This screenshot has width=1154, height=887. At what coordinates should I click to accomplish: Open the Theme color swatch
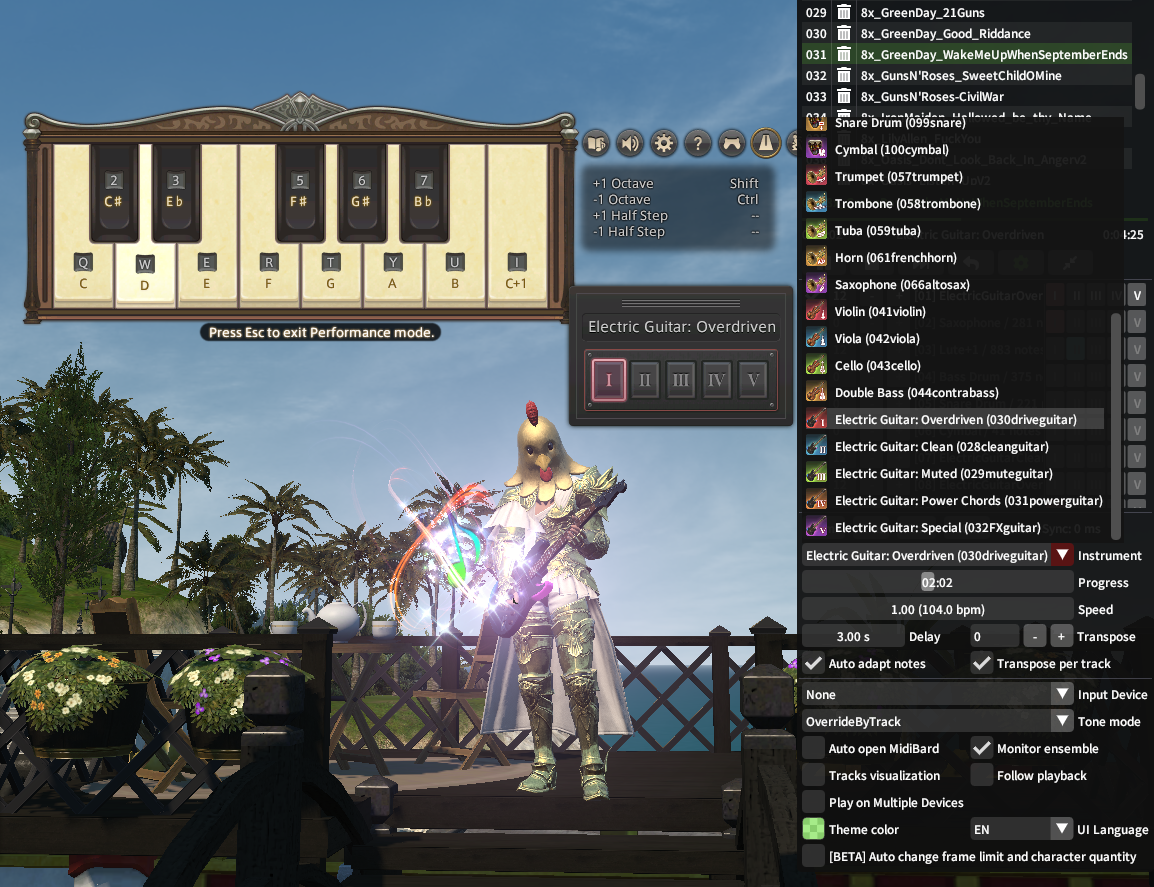[814, 830]
